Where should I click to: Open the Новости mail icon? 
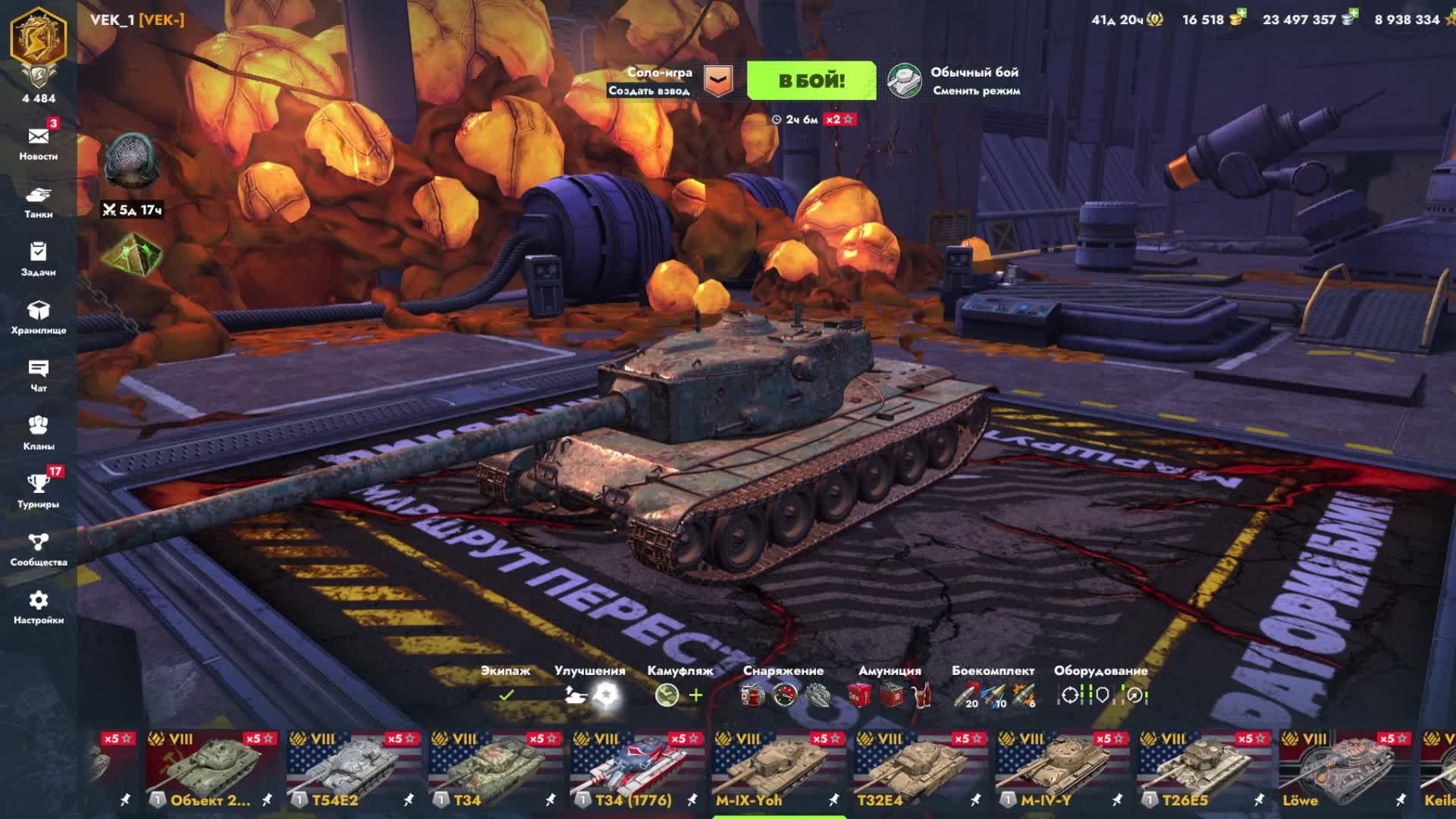[x=39, y=137]
